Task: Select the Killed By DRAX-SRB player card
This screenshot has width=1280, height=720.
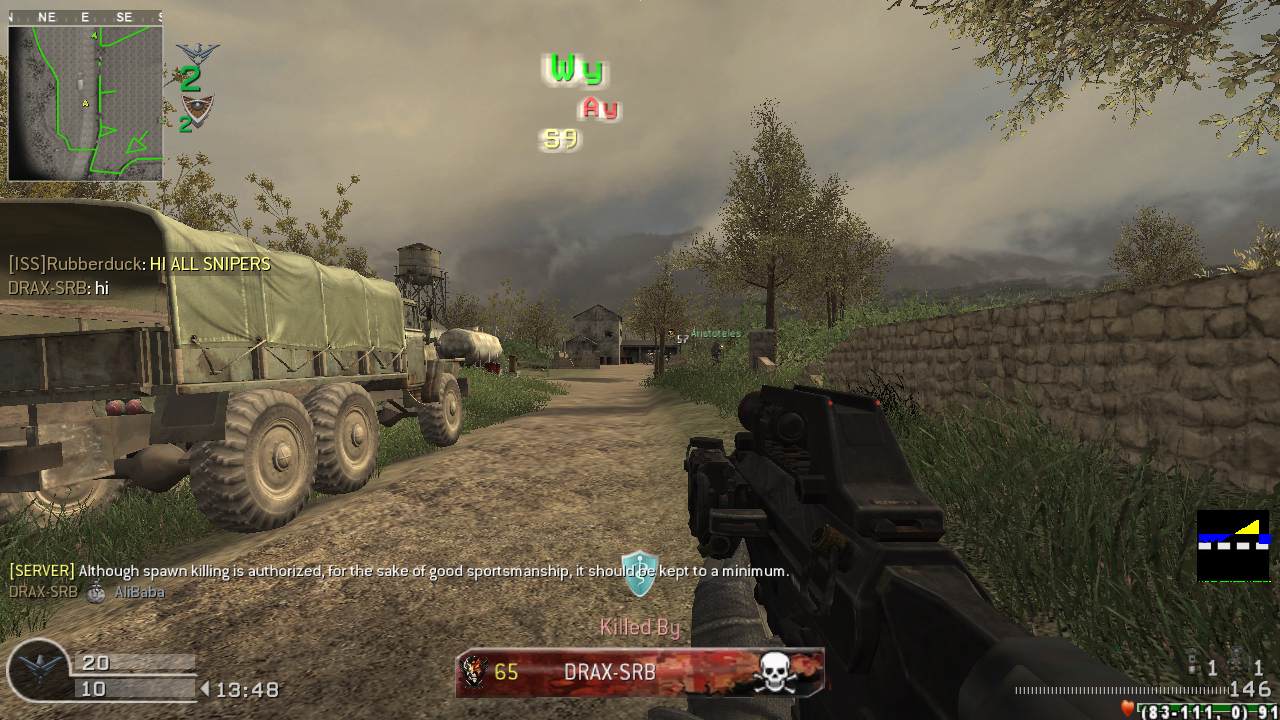Action: (x=640, y=672)
